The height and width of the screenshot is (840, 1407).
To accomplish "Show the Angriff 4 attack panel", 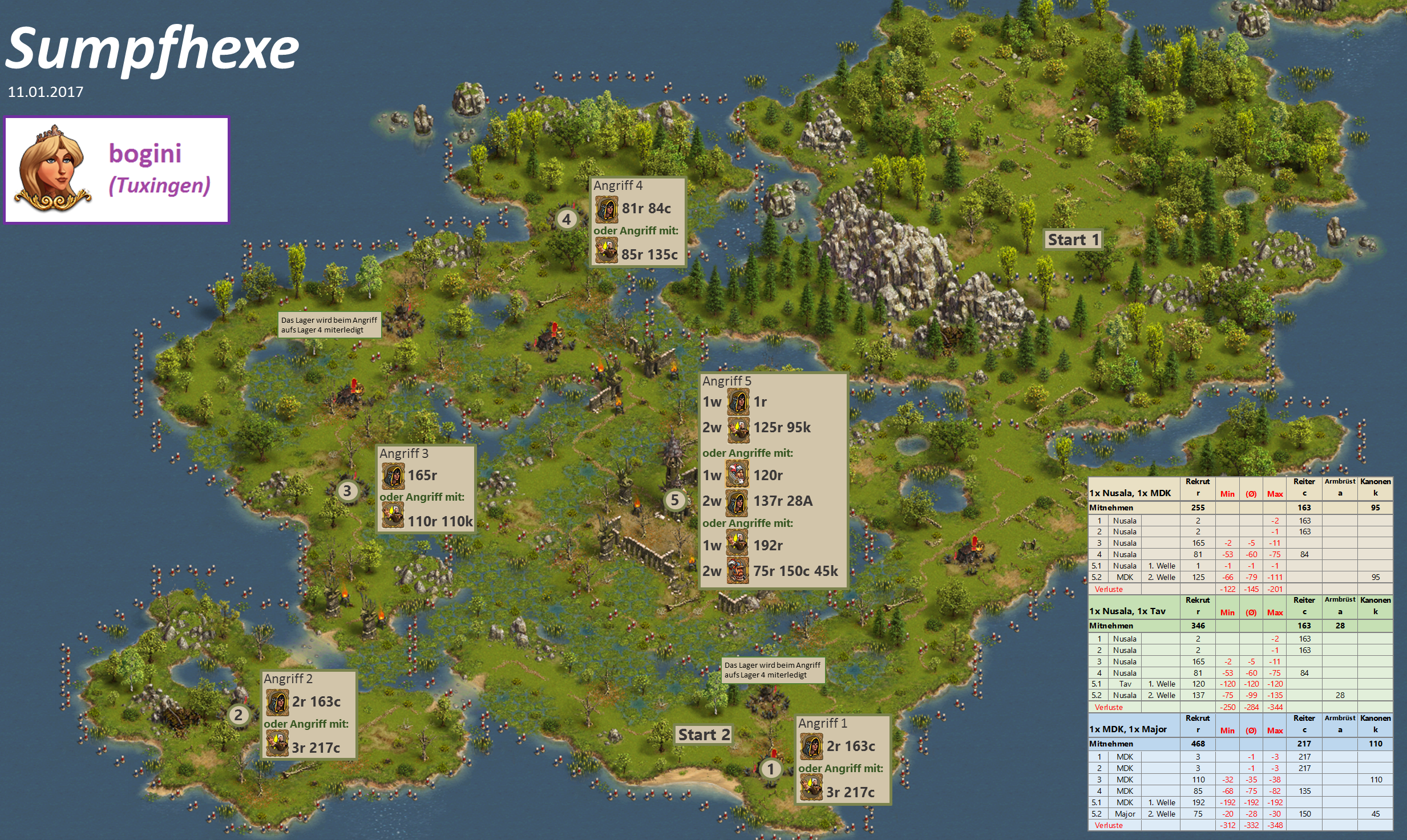I will pos(637,221).
